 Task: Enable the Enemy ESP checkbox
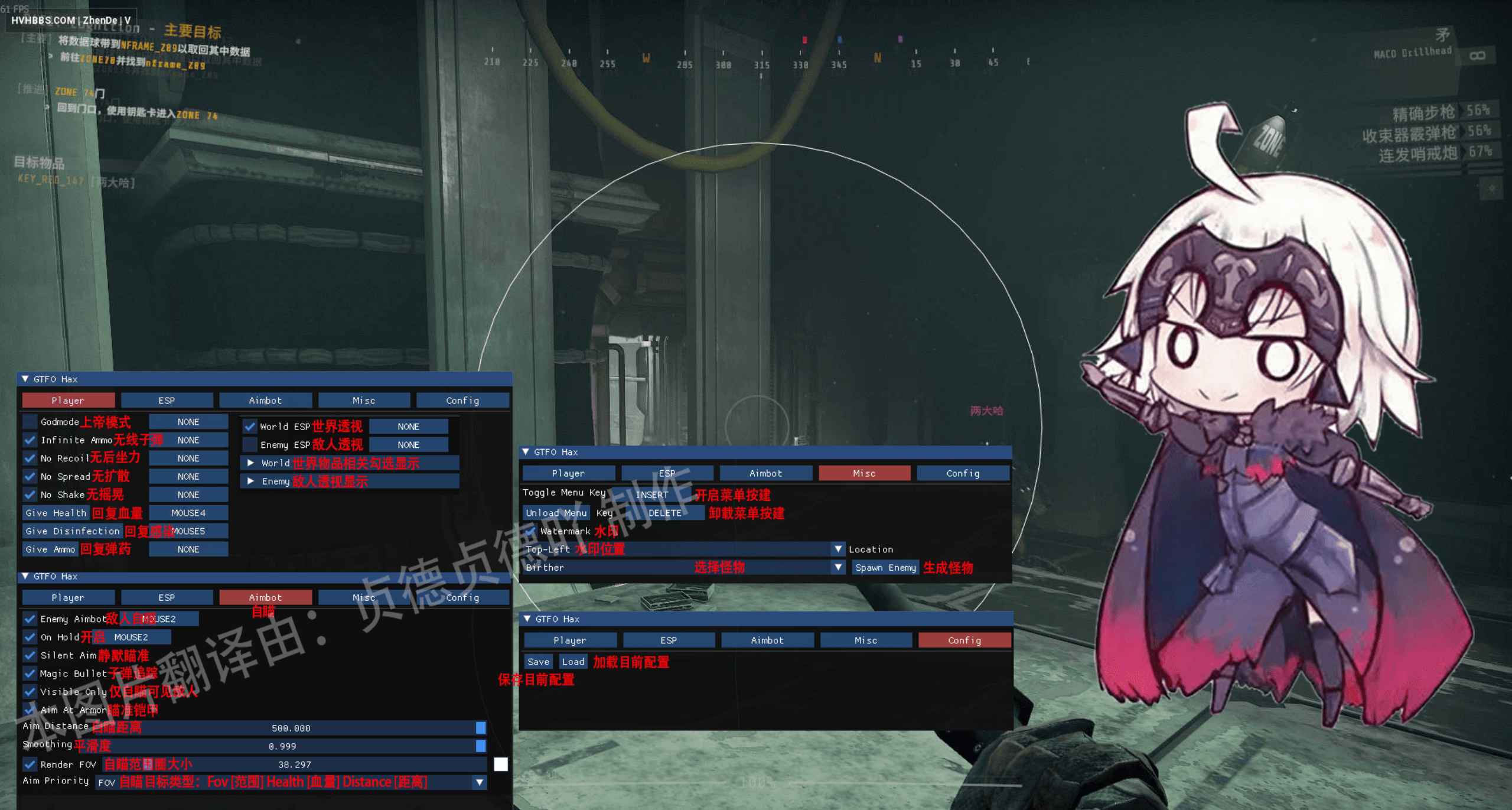(250, 444)
